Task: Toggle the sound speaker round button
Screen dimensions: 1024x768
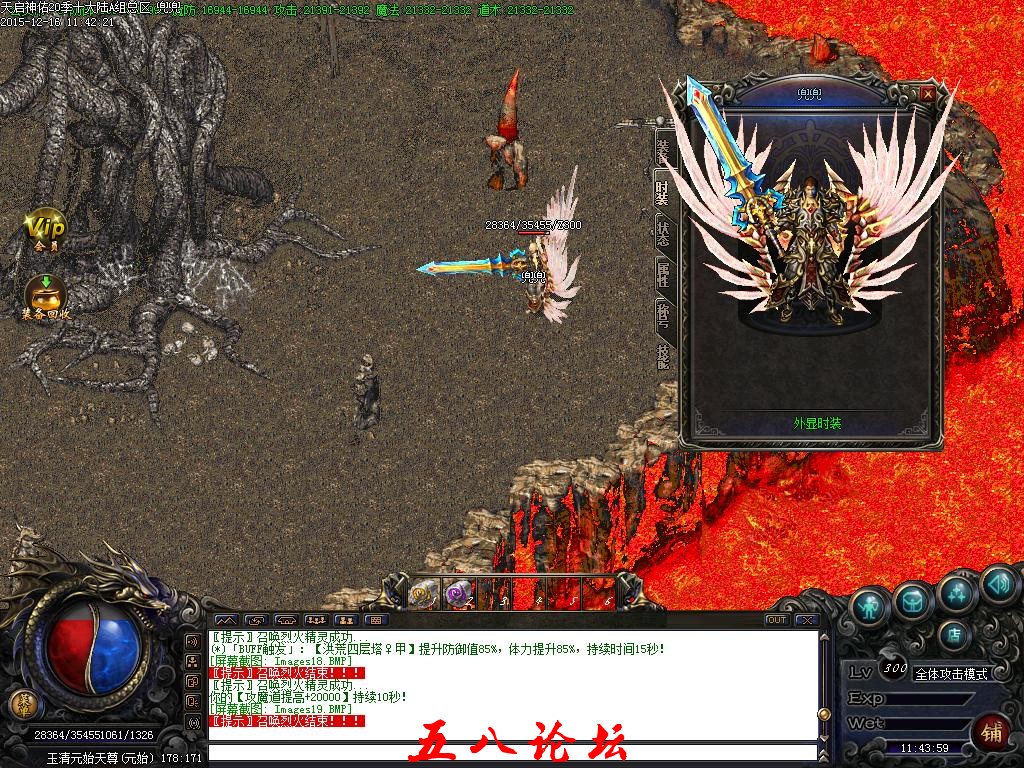Action: [x=997, y=584]
